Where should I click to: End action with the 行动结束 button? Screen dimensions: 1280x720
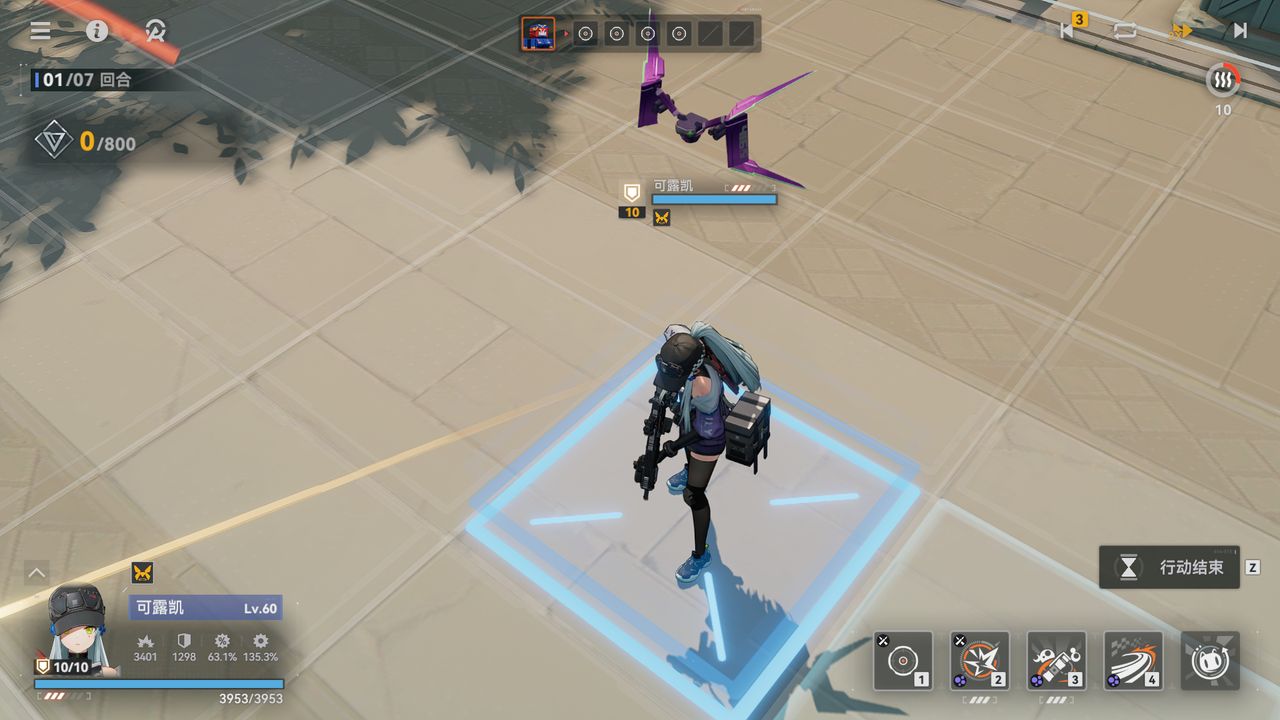click(1170, 567)
